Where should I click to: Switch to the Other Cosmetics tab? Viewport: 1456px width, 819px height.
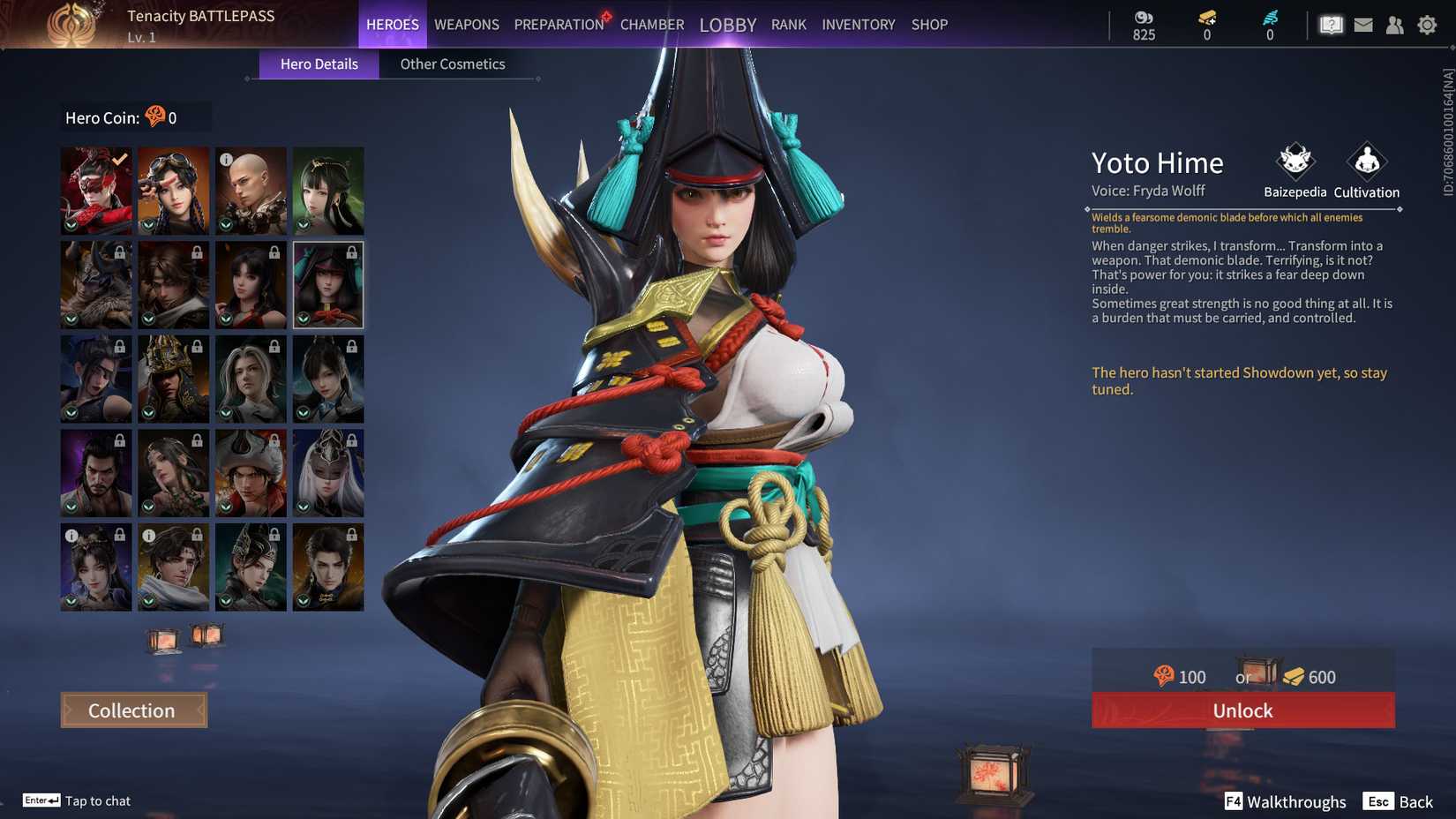pyautogui.click(x=453, y=64)
